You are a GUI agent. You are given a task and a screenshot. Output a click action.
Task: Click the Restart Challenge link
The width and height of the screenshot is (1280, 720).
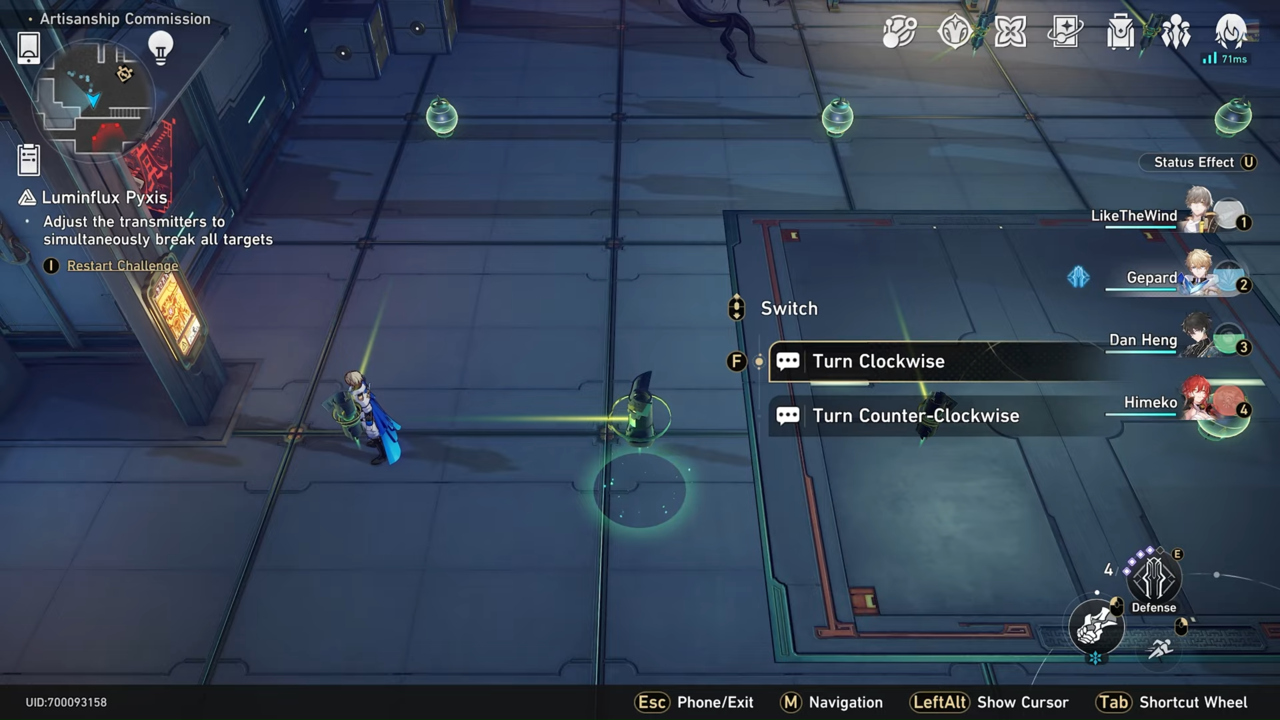click(x=122, y=265)
